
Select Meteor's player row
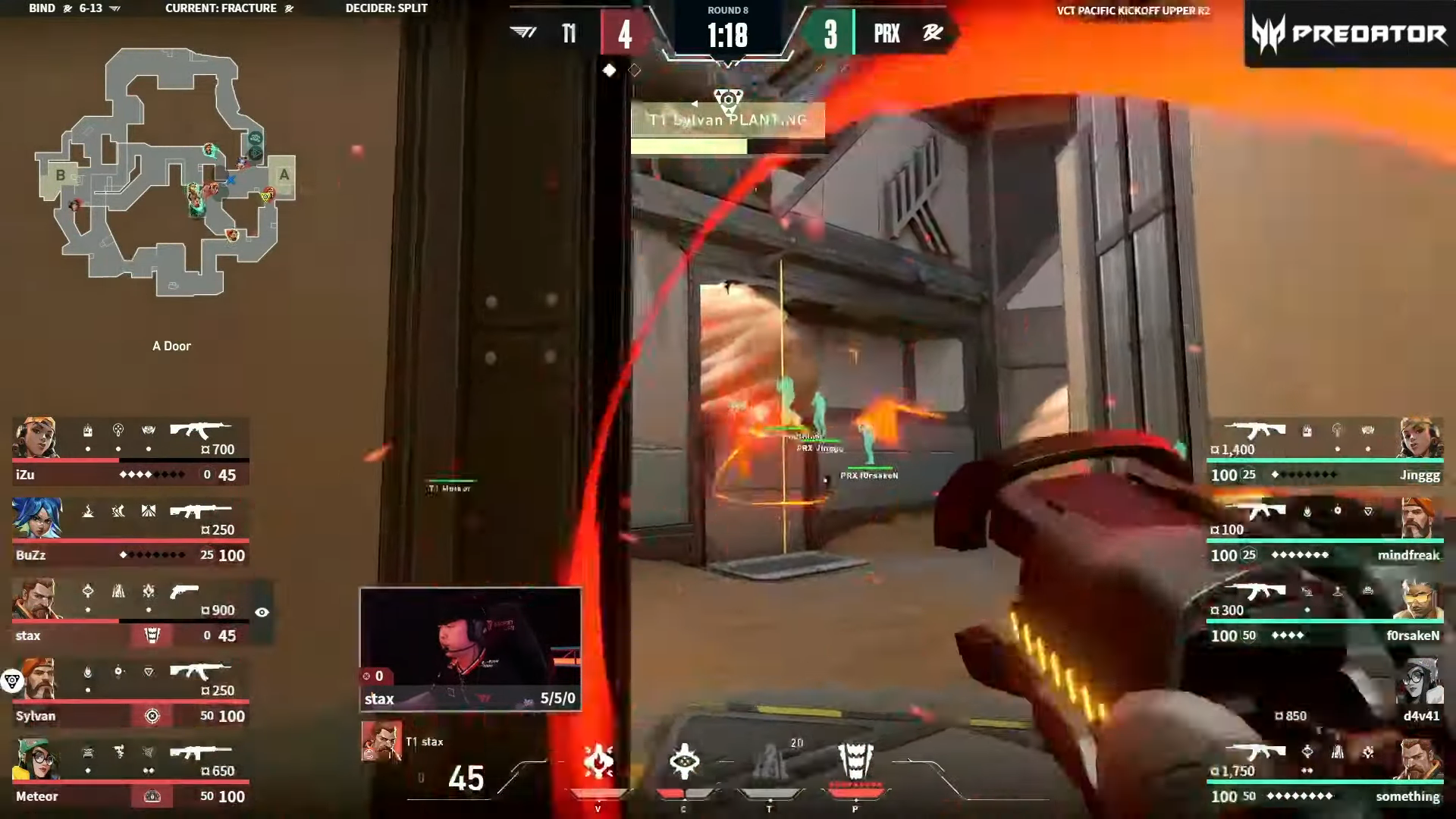click(130, 773)
